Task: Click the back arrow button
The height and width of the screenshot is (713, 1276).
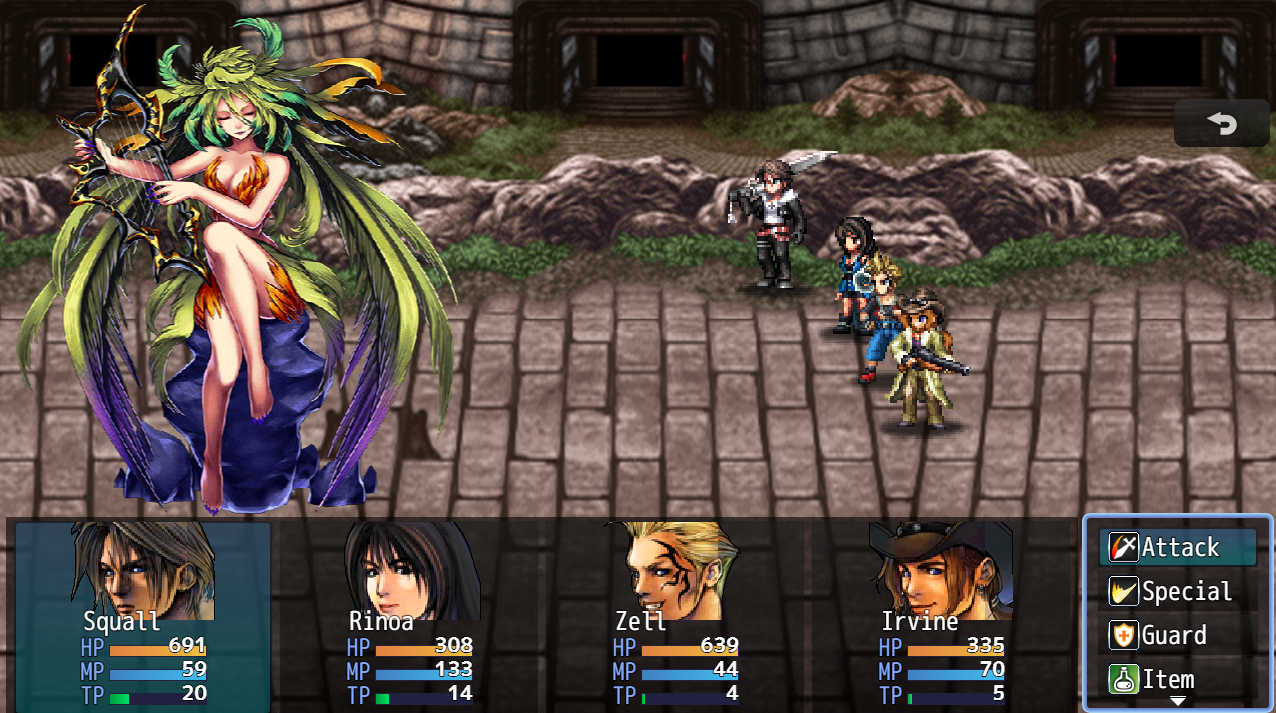Action: pos(1221,124)
